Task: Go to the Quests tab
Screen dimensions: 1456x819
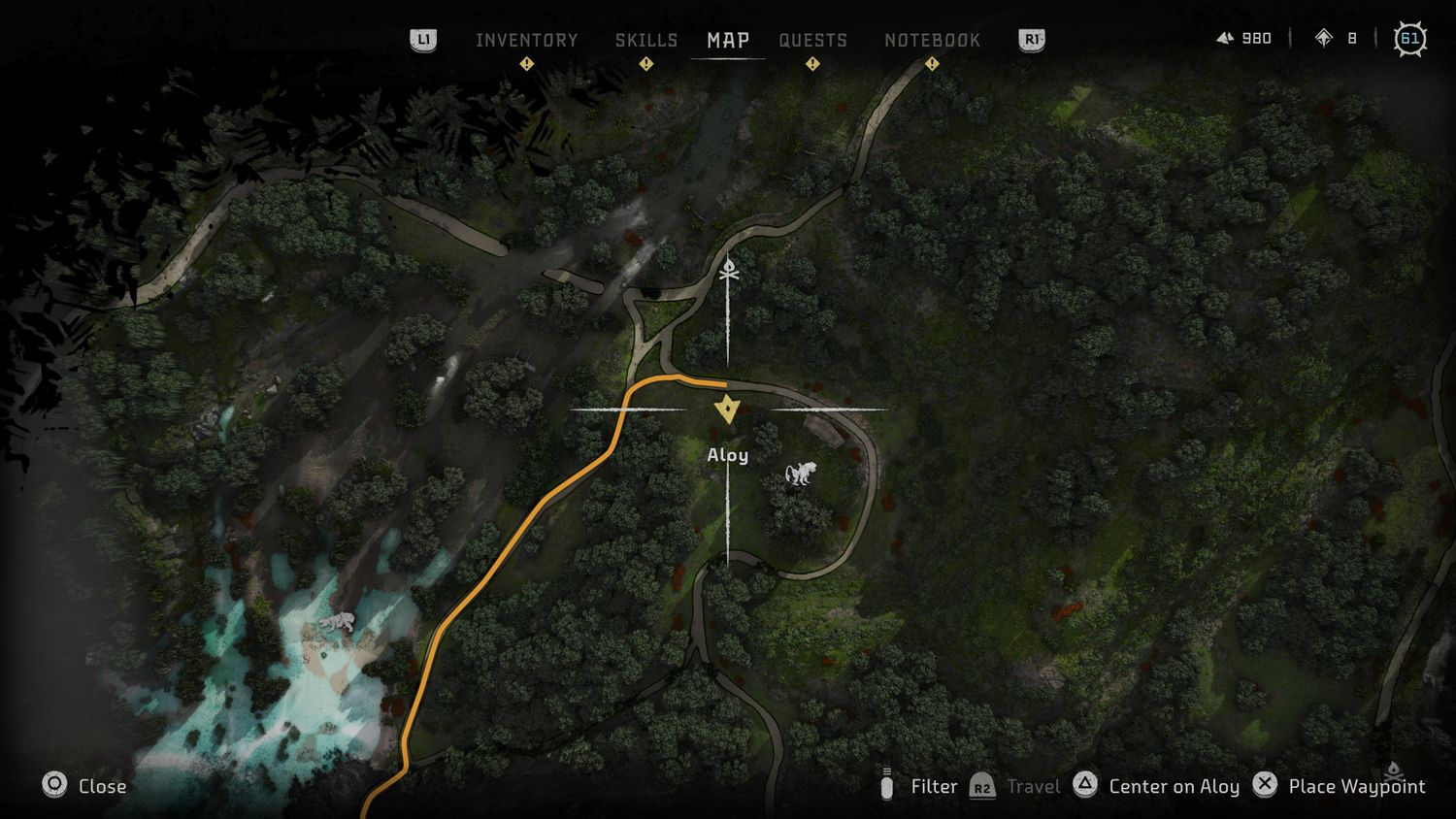Action: 812,40
